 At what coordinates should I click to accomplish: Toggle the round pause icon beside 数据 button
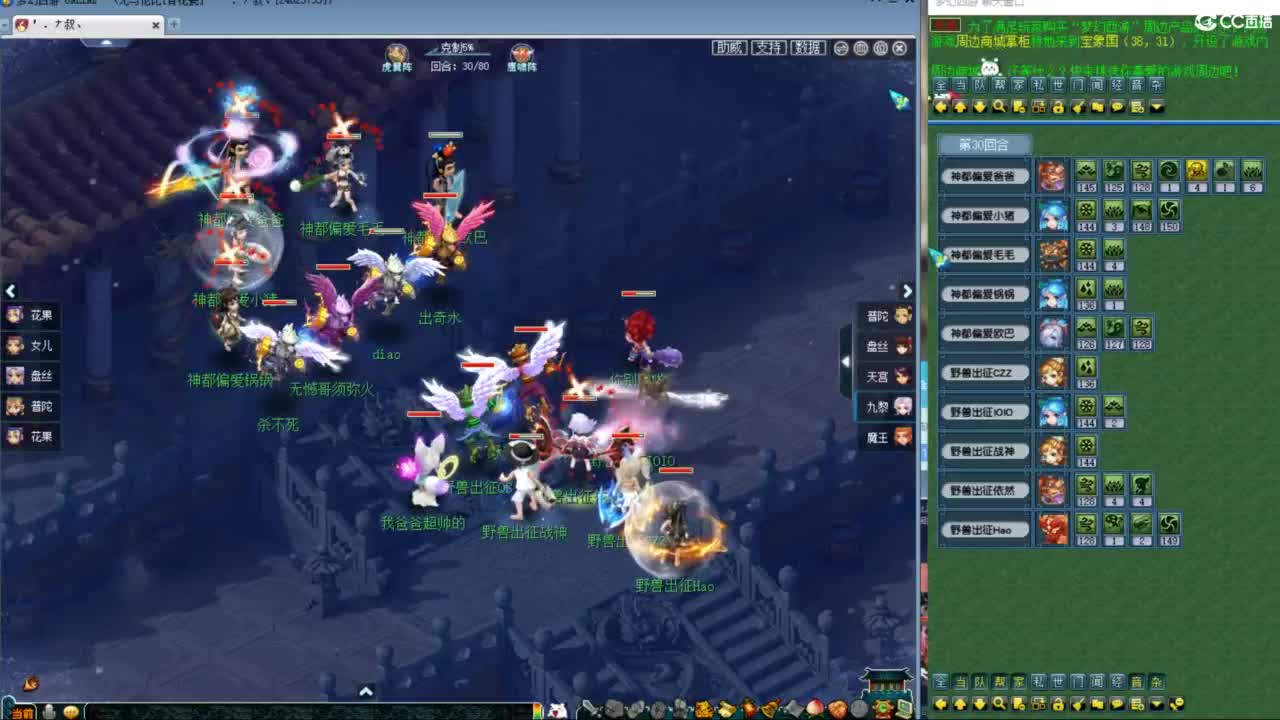click(x=841, y=48)
